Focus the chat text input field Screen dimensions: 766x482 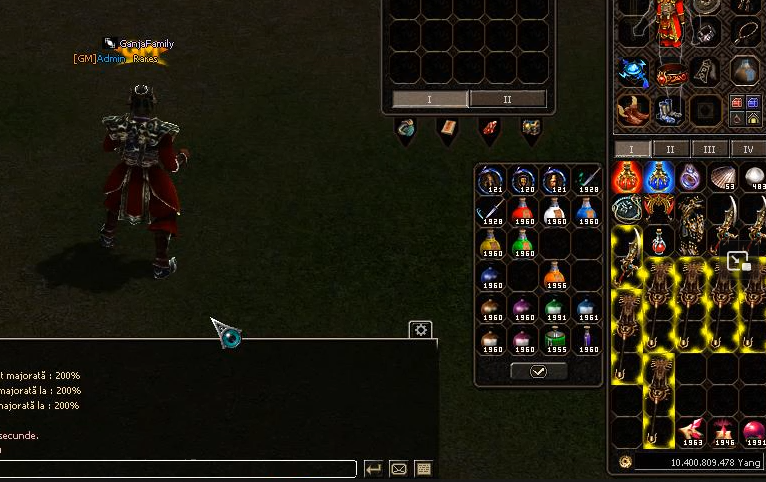point(180,468)
